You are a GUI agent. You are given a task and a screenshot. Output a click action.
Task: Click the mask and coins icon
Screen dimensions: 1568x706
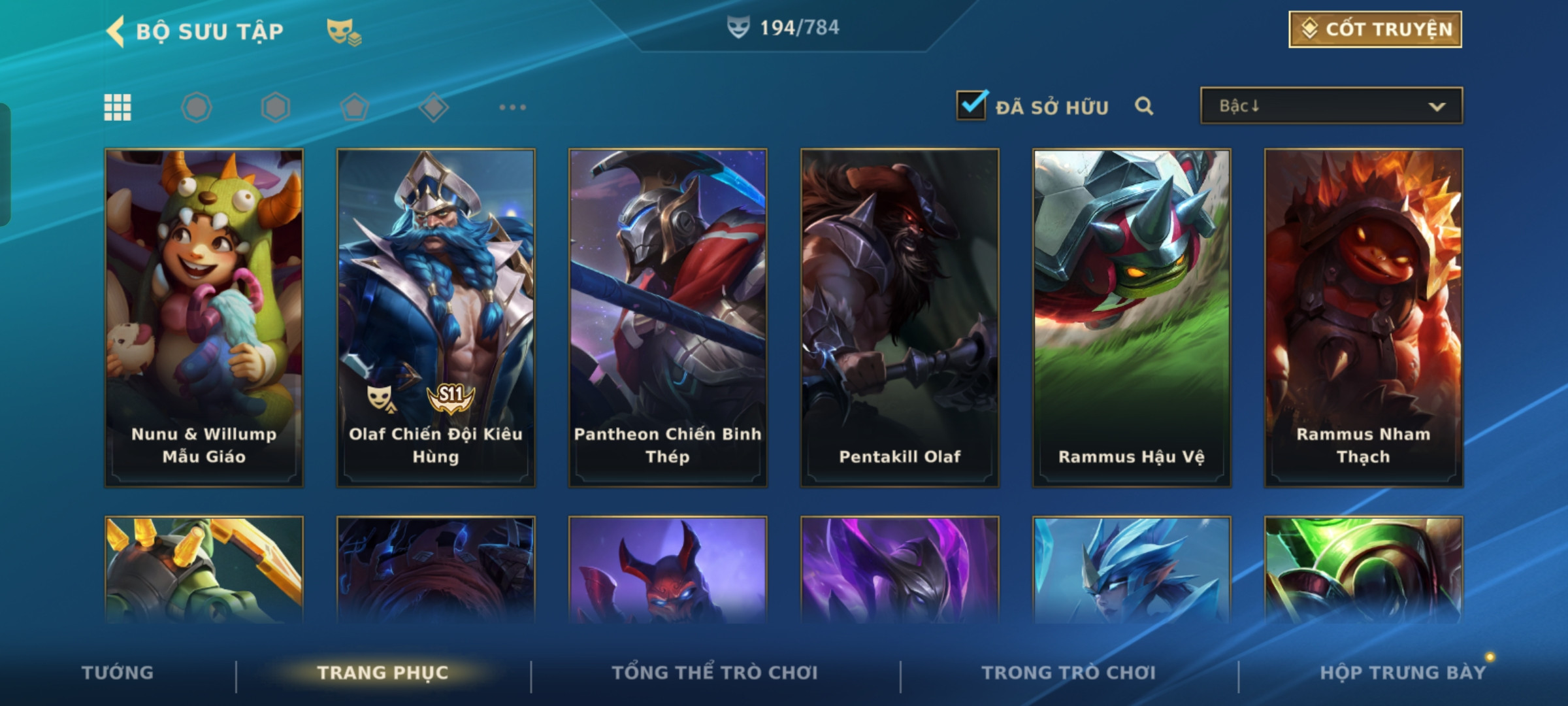tap(344, 31)
